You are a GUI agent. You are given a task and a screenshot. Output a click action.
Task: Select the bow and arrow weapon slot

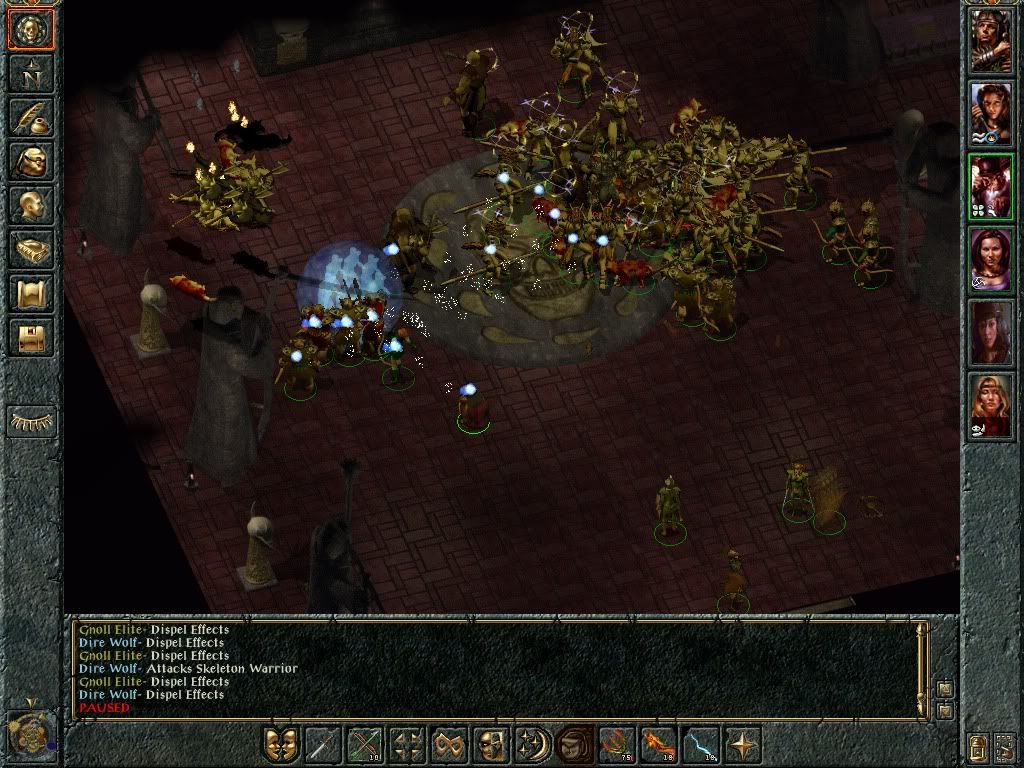click(364, 745)
